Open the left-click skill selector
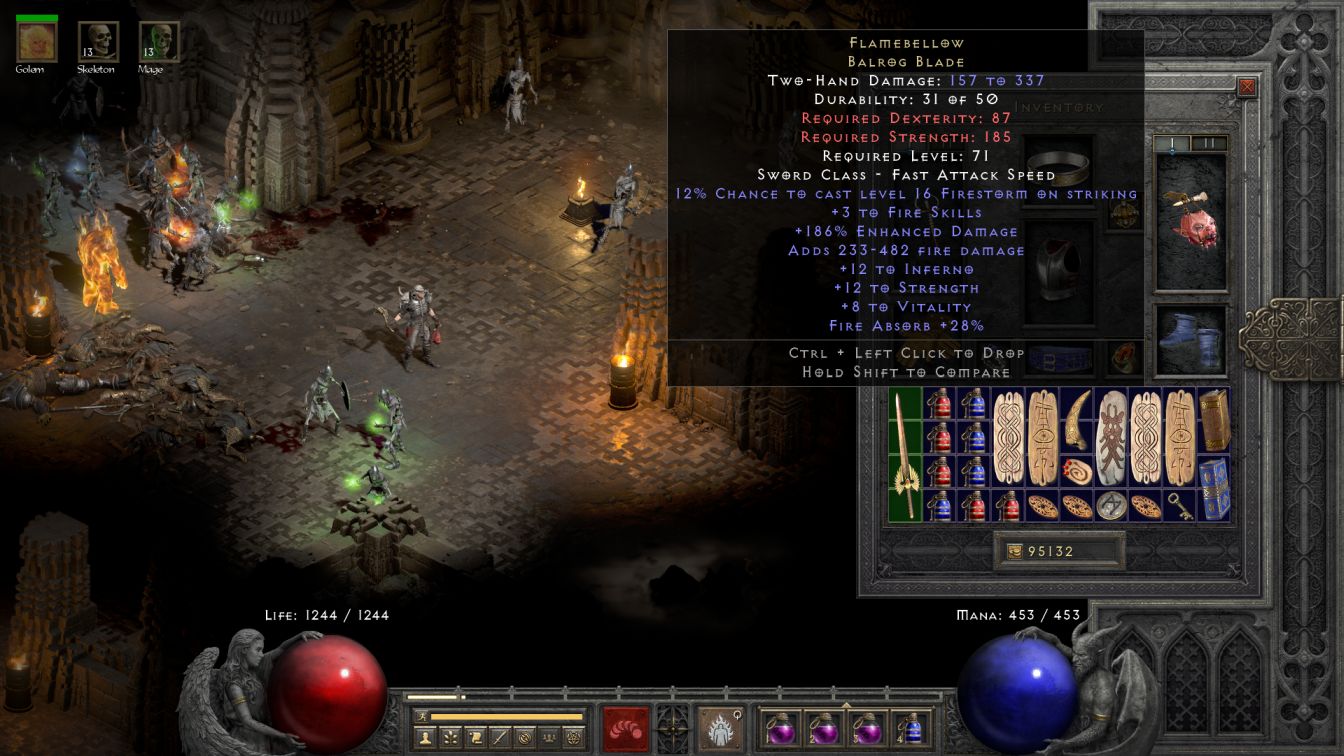The height and width of the screenshot is (756, 1344). pyautogui.click(x=626, y=728)
